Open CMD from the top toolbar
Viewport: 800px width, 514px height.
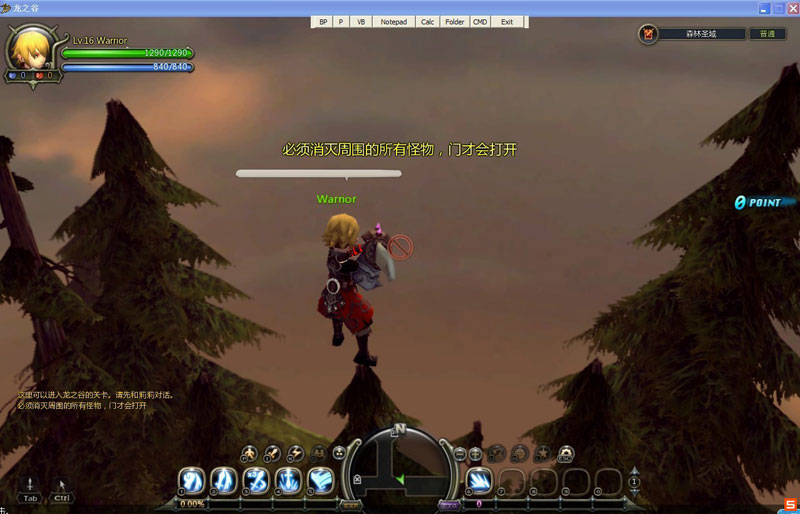point(481,21)
